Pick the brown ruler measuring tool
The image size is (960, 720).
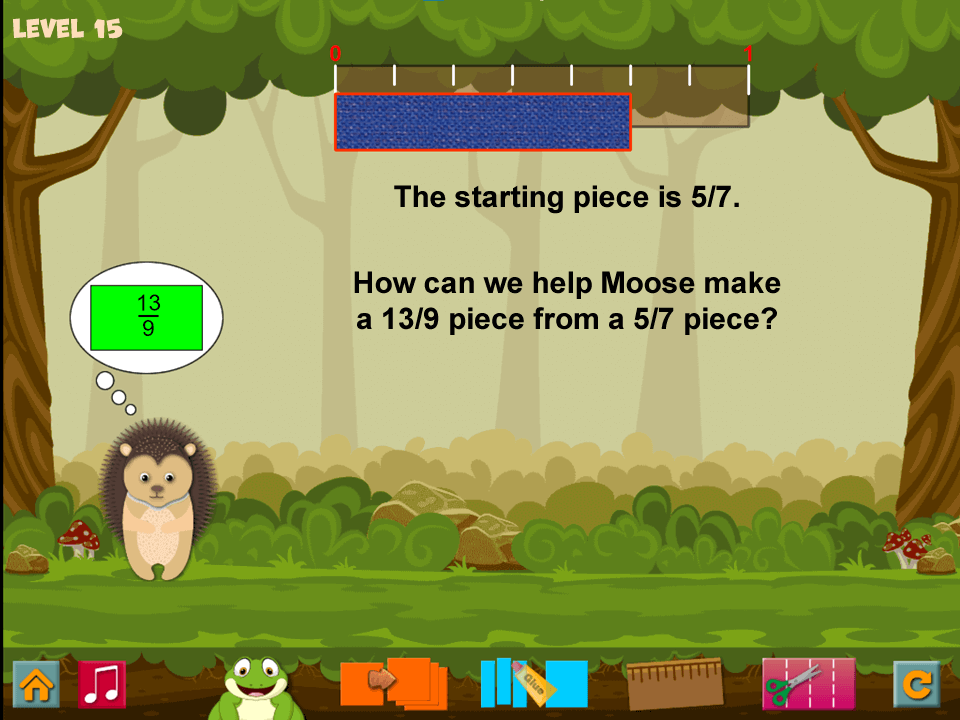coord(674,683)
